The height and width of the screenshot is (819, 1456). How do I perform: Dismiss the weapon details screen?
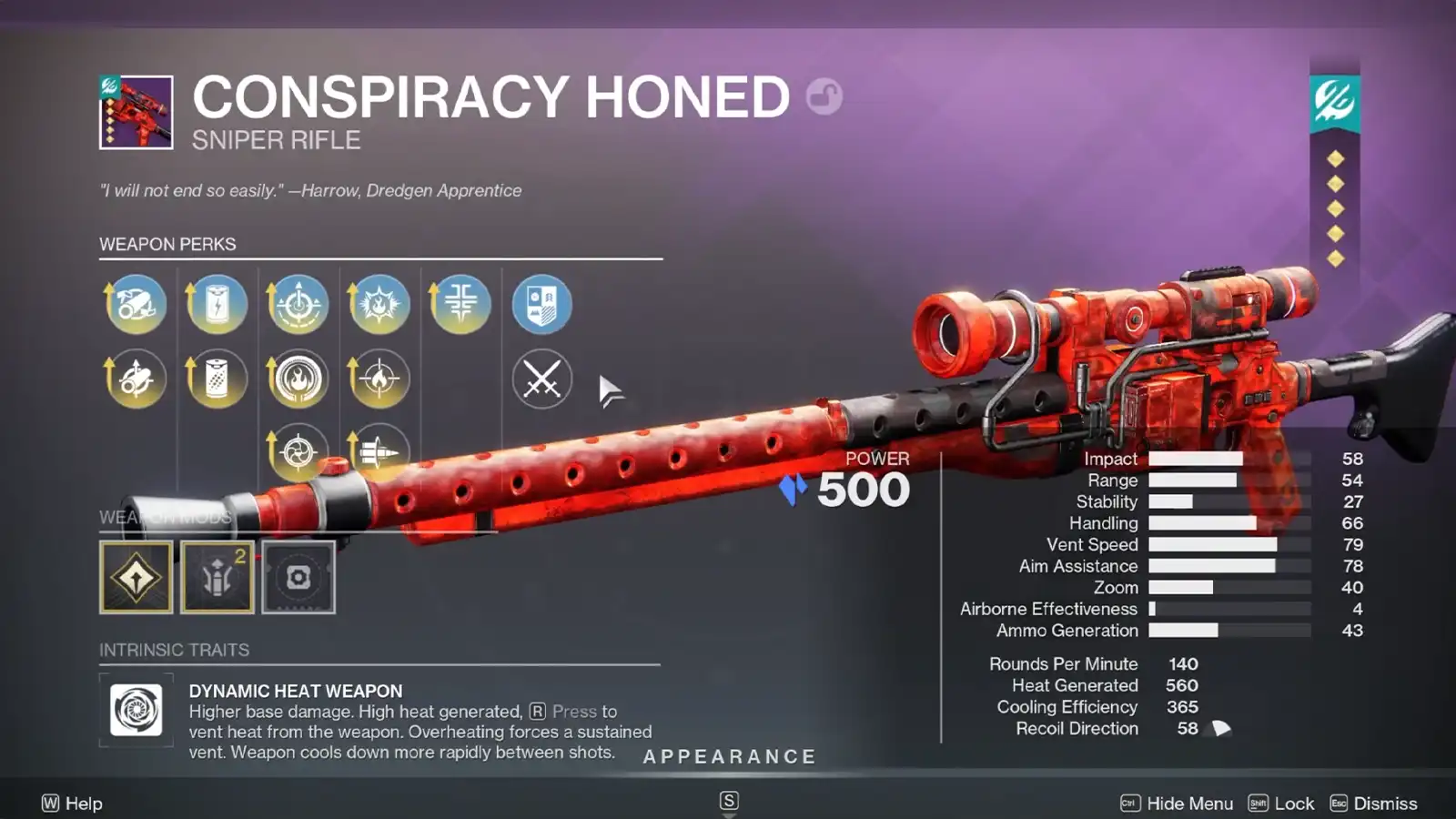(x=1384, y=804)
